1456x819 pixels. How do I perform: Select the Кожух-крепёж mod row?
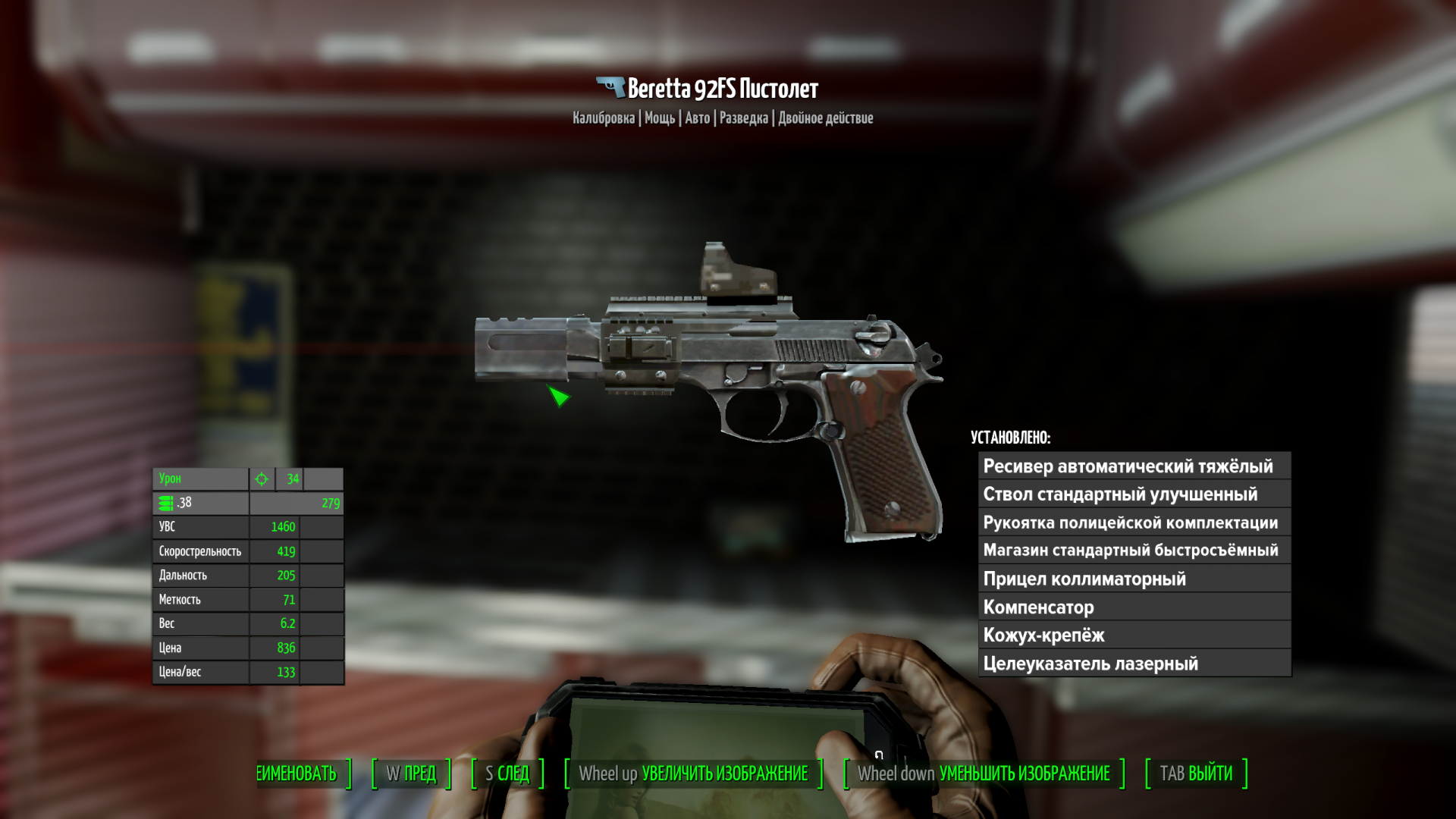coord(1134,635)
